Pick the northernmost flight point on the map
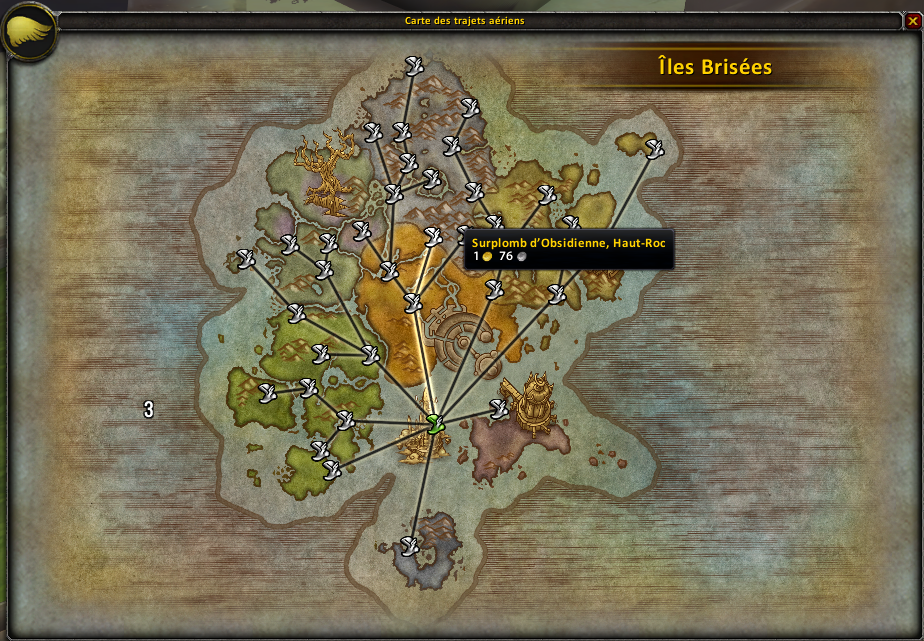The width and height of the screenshot is (924, 641). click(x=415, y=66)
